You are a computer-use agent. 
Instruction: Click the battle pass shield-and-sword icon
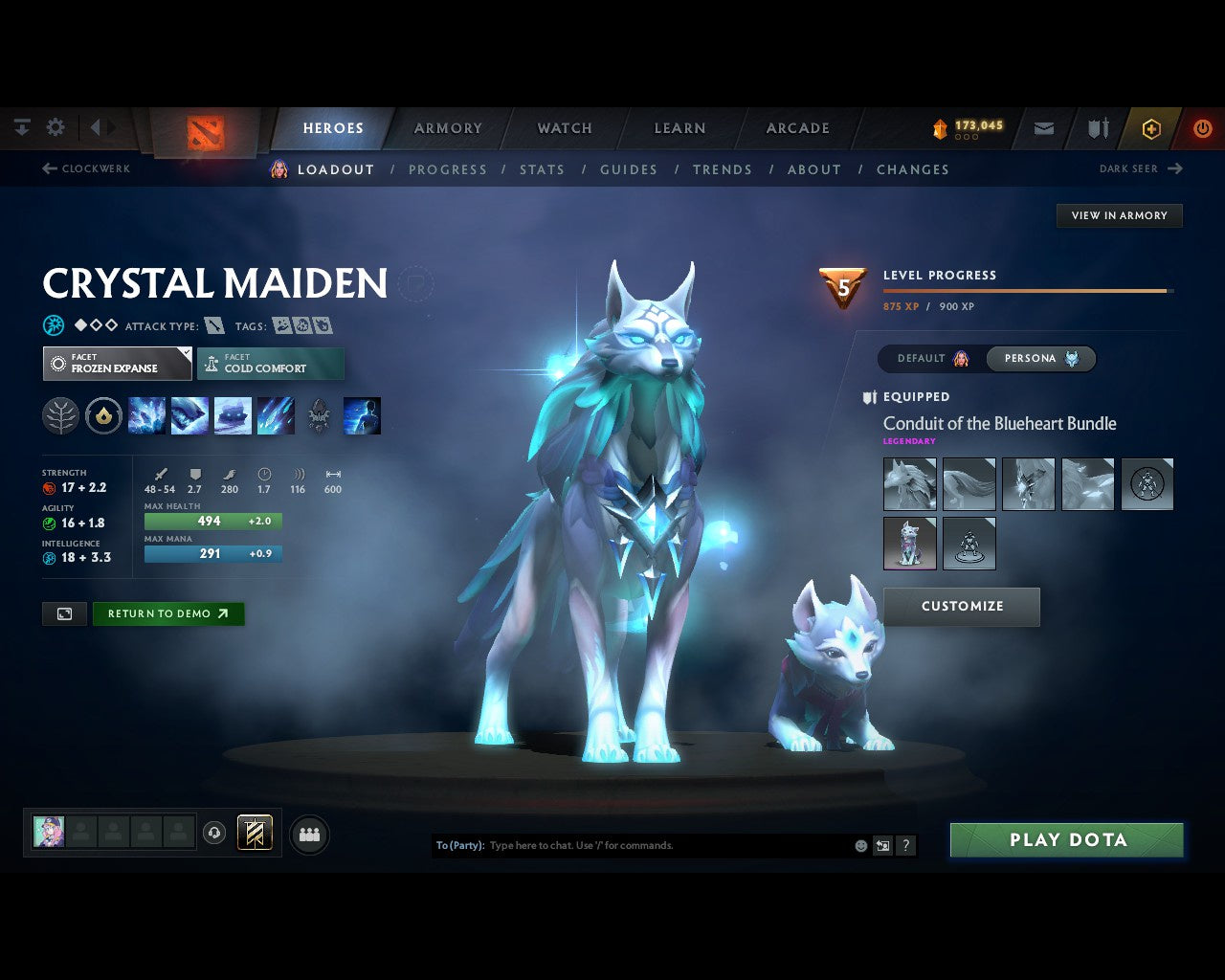pyautogui.click(x=1096, y=128)
